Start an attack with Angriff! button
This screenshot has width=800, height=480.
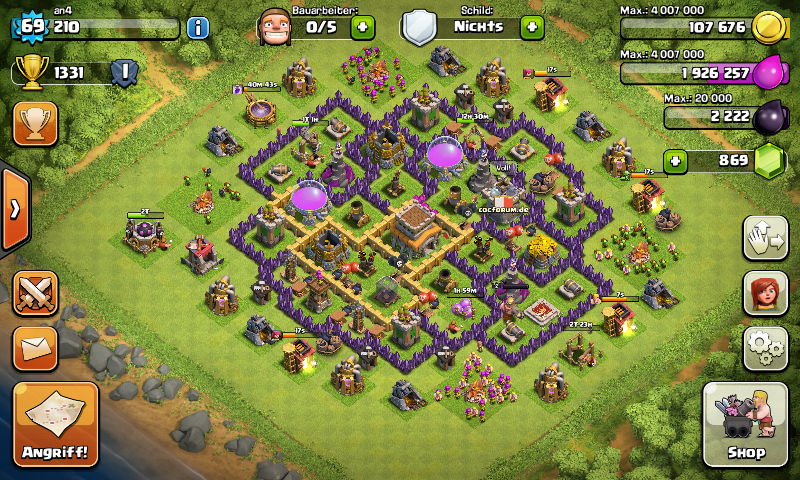pos(55,424)
